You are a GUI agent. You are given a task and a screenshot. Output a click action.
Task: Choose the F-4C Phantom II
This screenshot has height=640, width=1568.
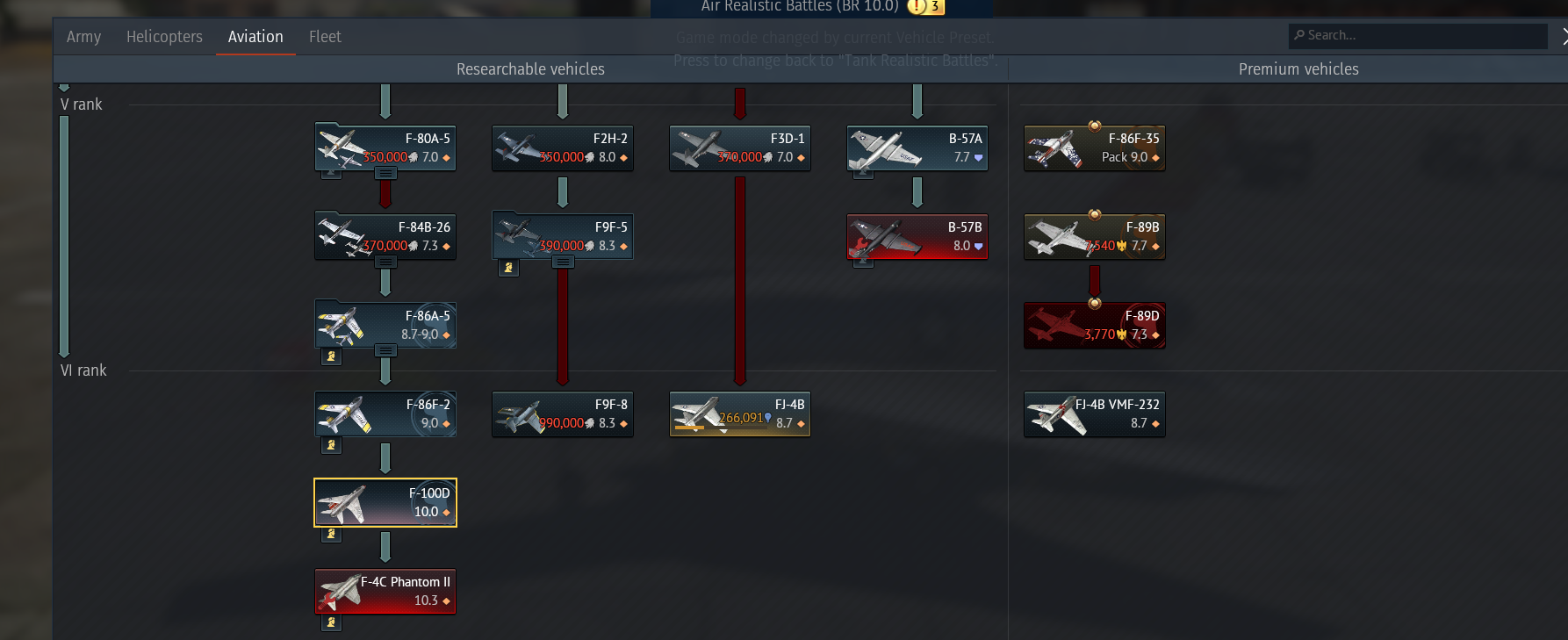[385, 591]
